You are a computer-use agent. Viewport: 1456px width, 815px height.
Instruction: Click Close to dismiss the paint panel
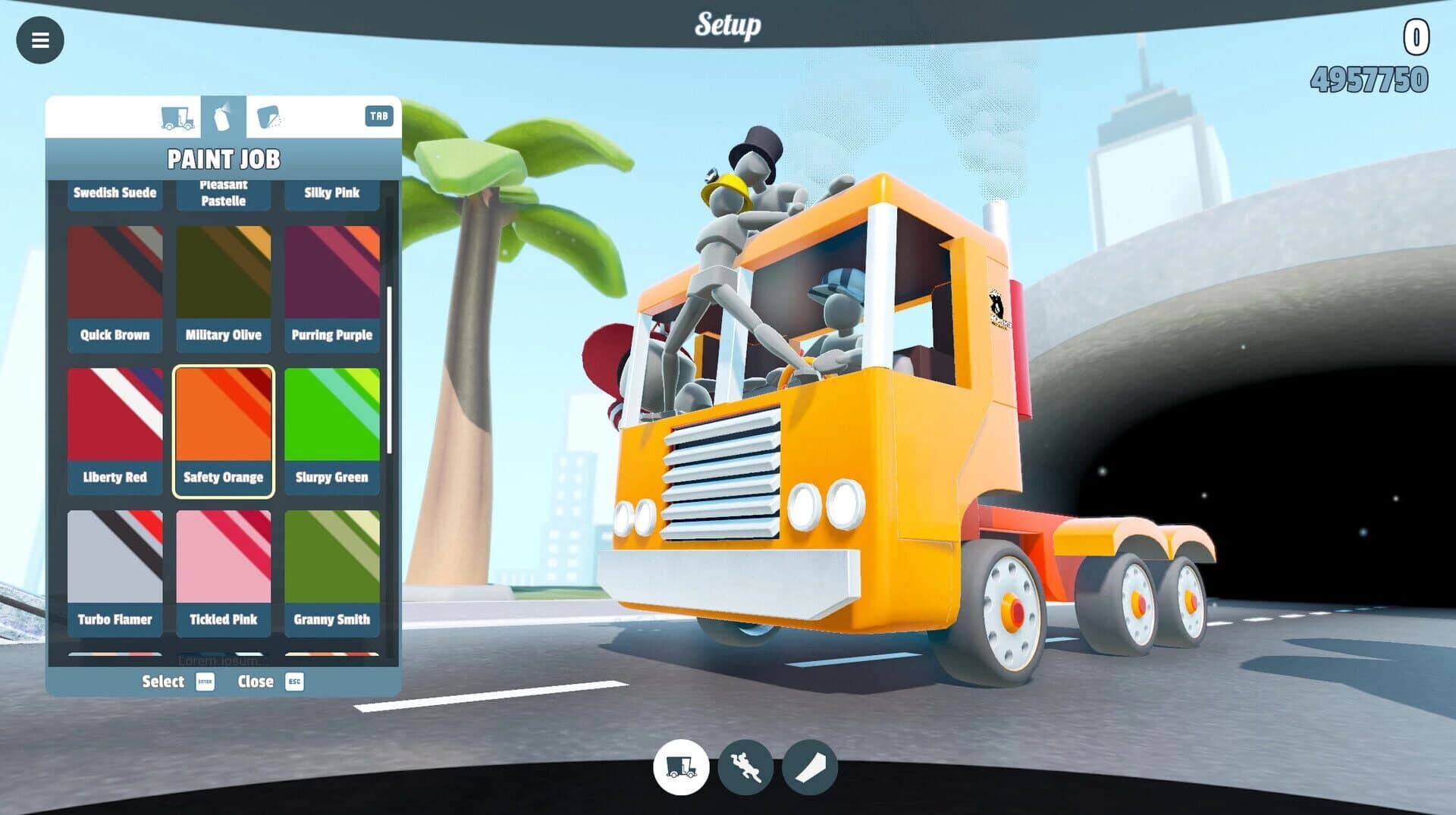pos(257,682)
